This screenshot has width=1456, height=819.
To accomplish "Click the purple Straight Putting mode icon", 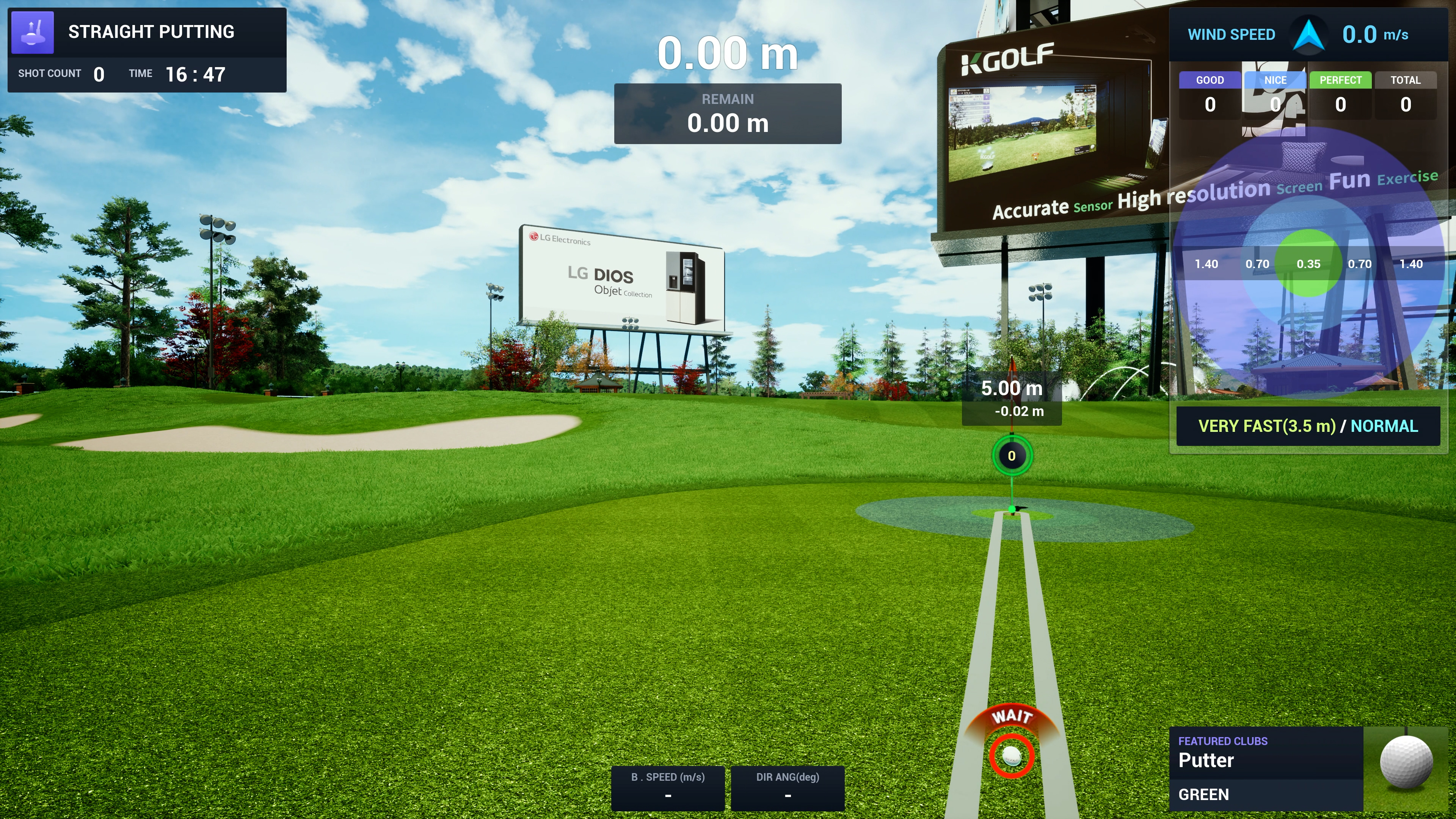I will 32,32.
